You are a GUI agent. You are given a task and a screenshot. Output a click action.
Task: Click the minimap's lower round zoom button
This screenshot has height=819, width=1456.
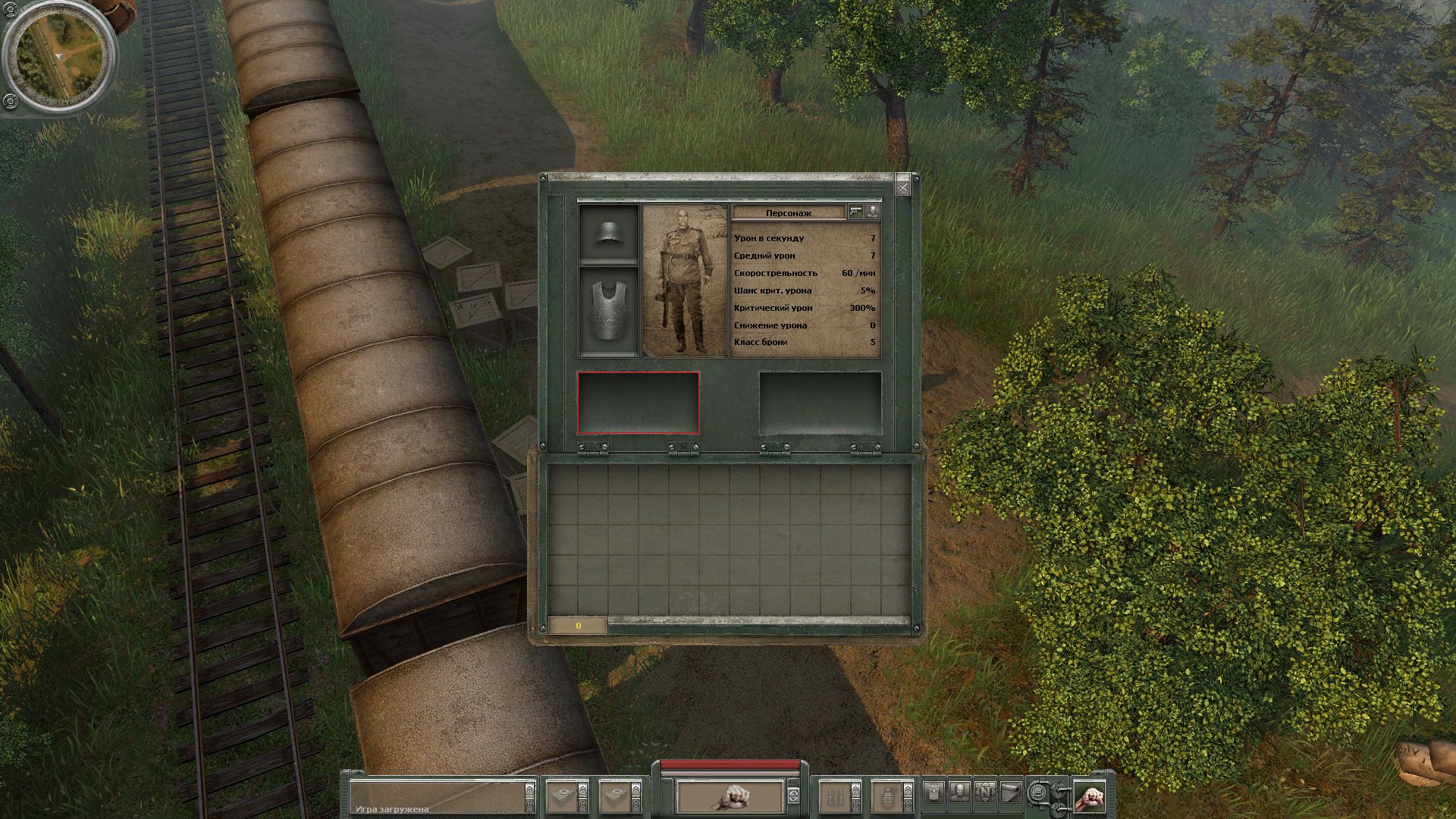point(10,100)
